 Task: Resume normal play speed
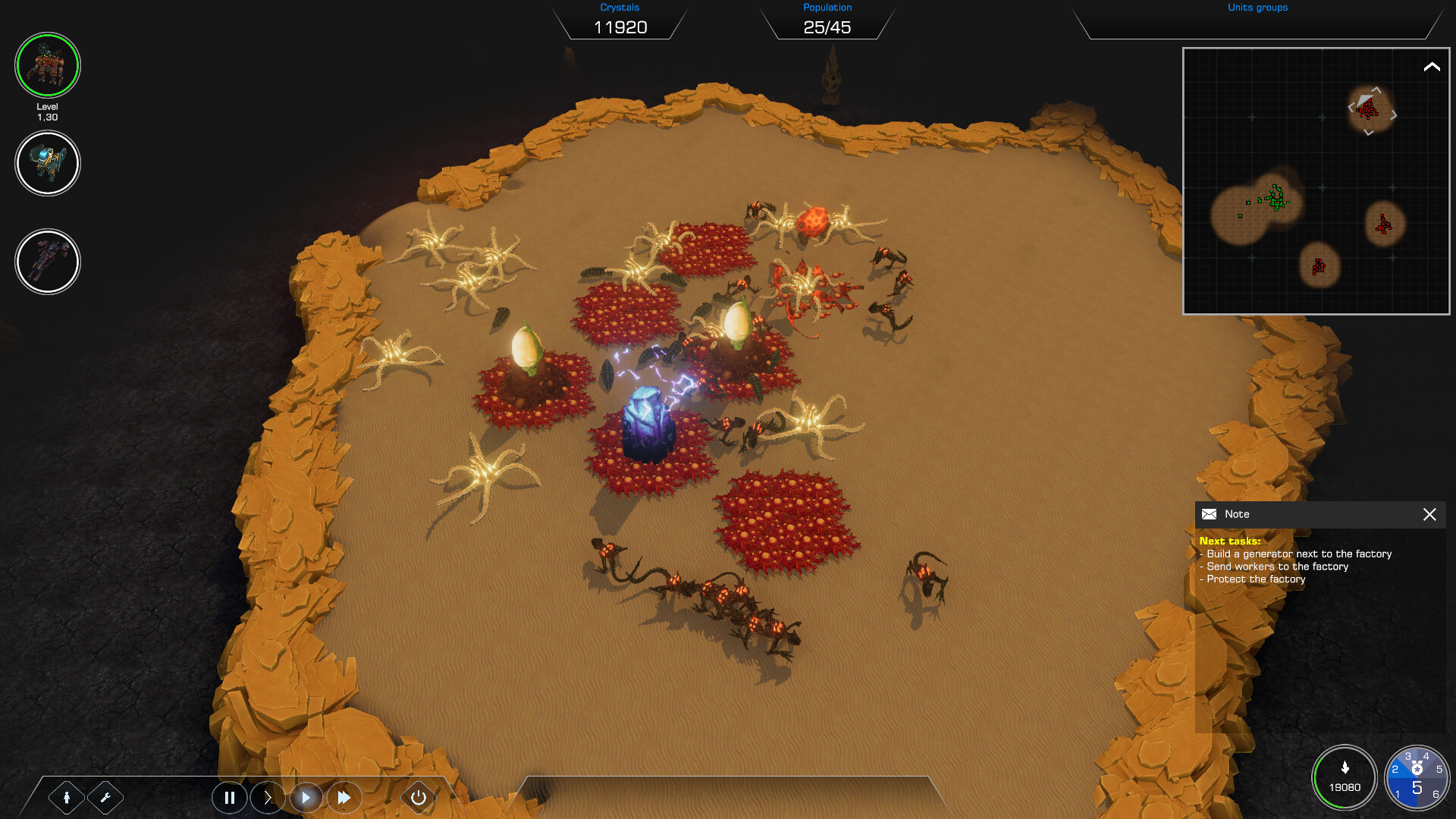(306, 797)
